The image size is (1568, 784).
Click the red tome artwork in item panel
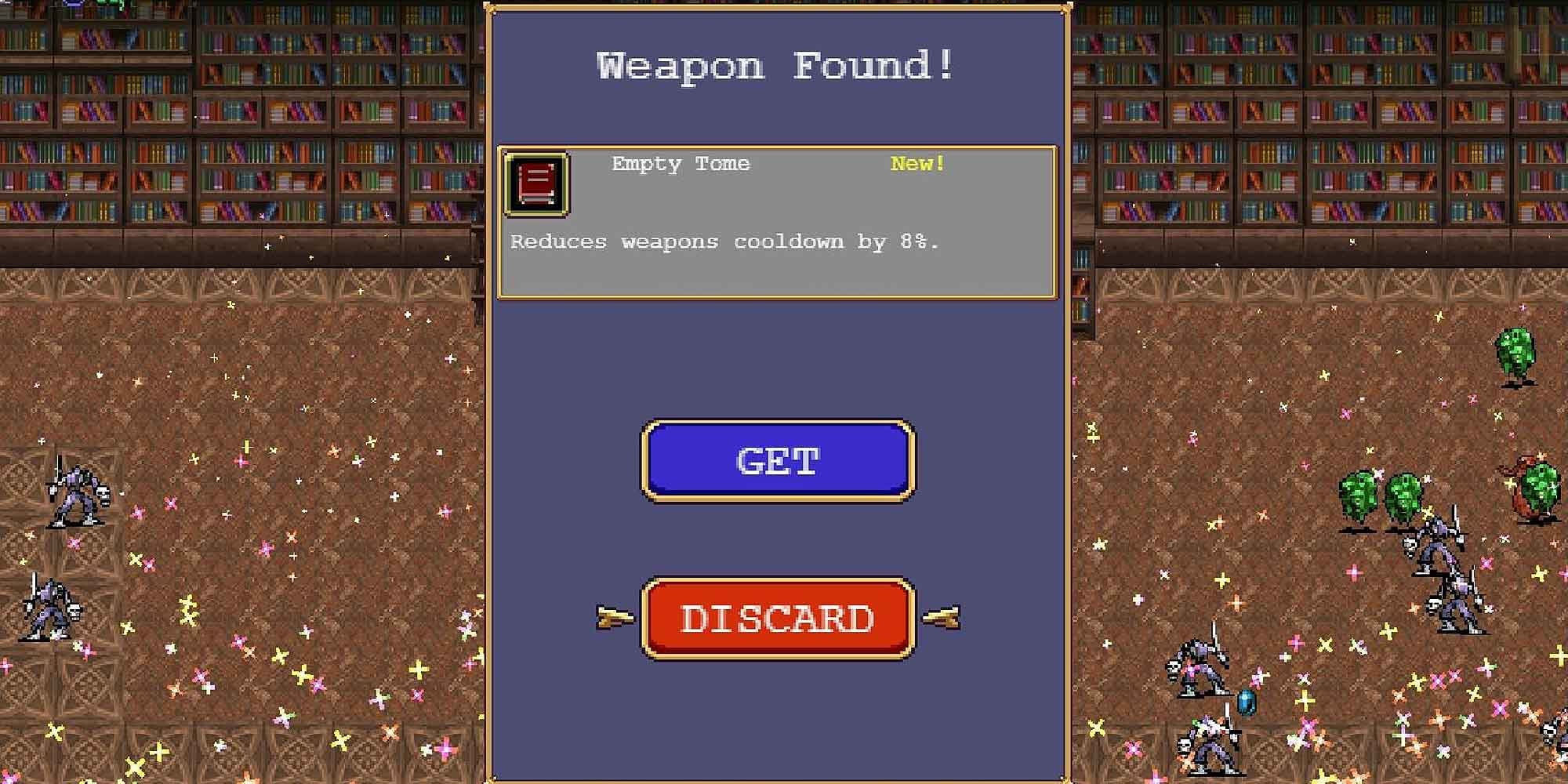(x=536, y=182)
